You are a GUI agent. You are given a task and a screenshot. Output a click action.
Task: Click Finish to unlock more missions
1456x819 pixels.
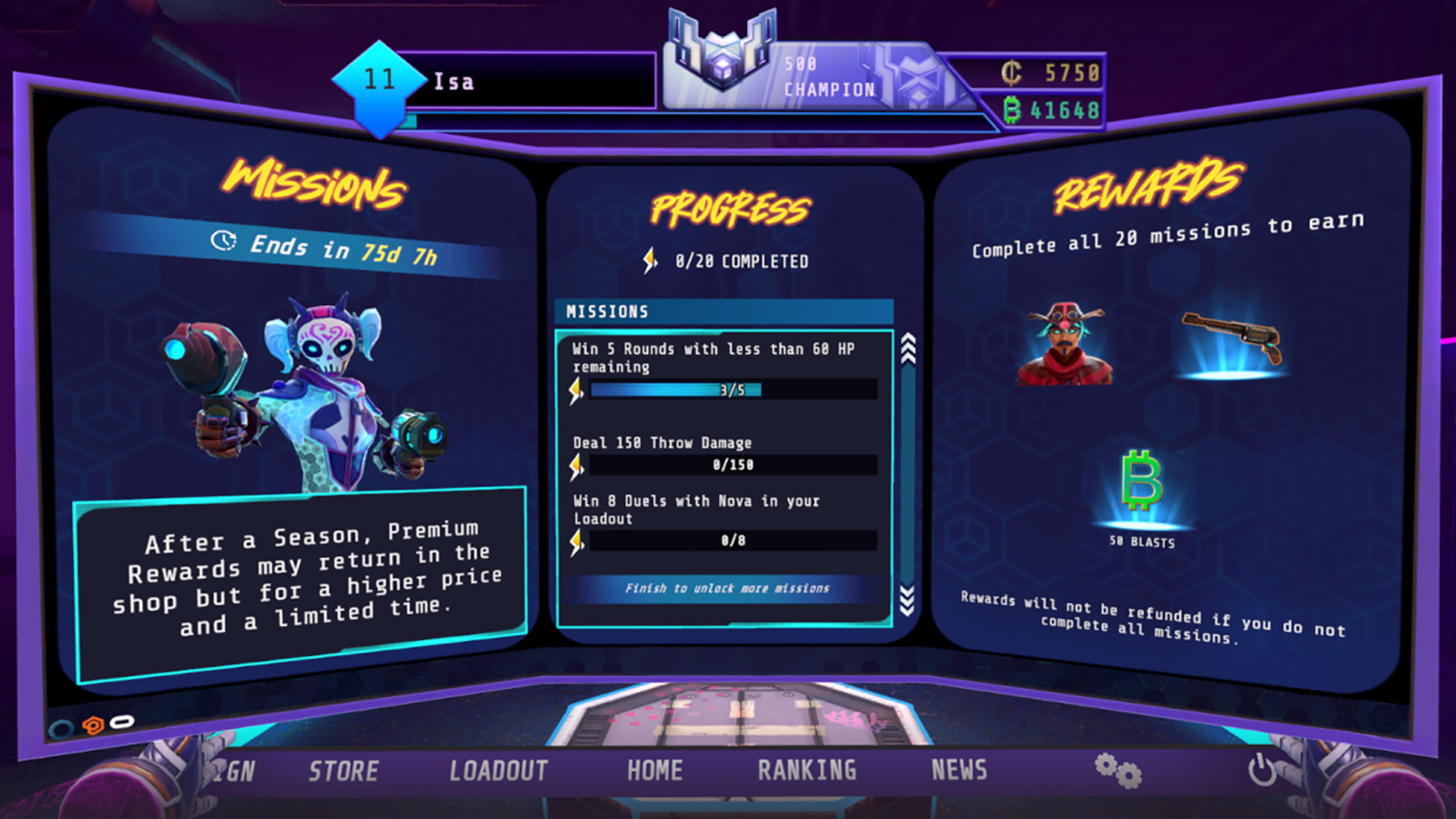[728, 589]
